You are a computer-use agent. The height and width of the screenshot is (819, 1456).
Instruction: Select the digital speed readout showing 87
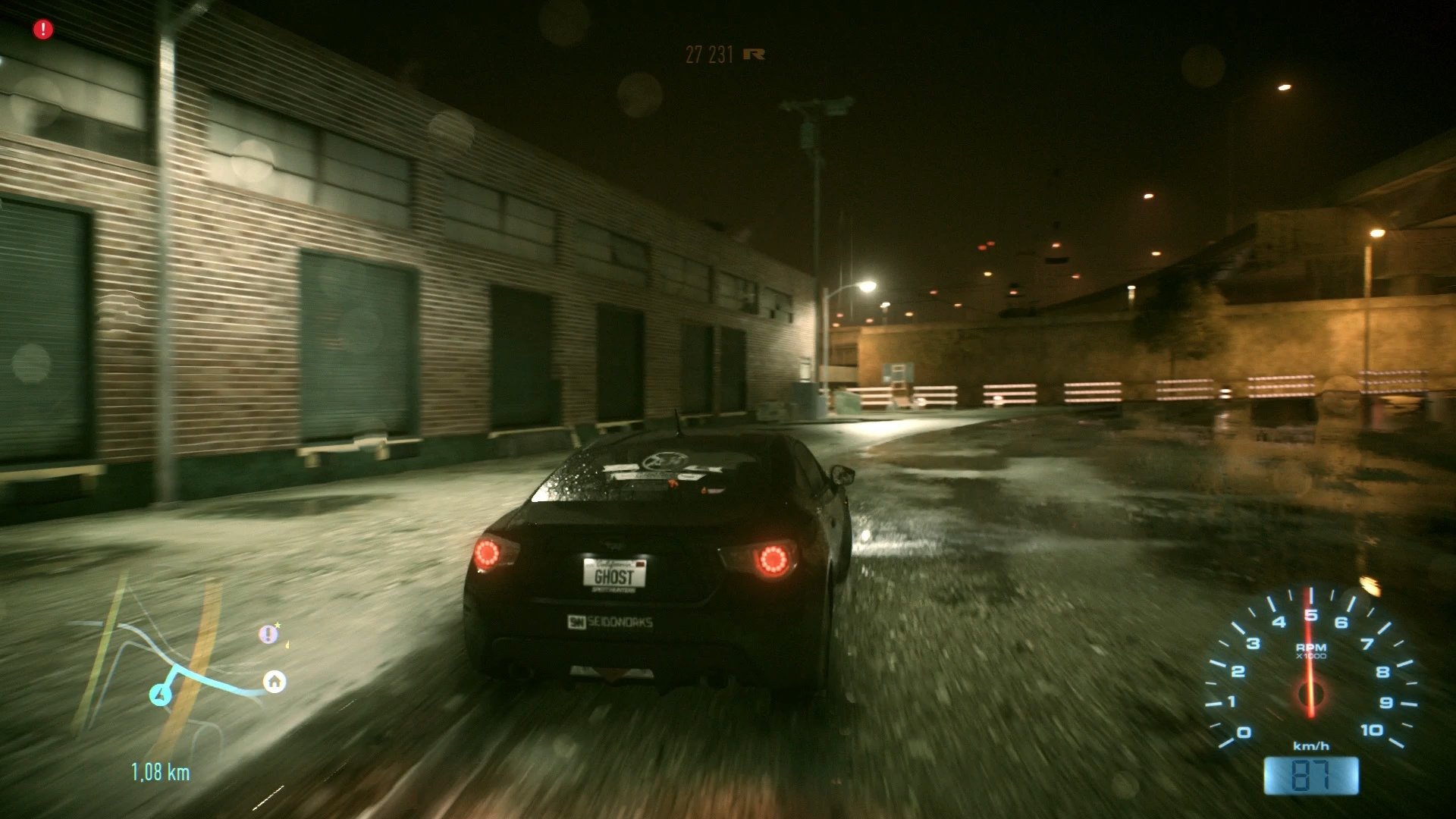pos(1313,775)
